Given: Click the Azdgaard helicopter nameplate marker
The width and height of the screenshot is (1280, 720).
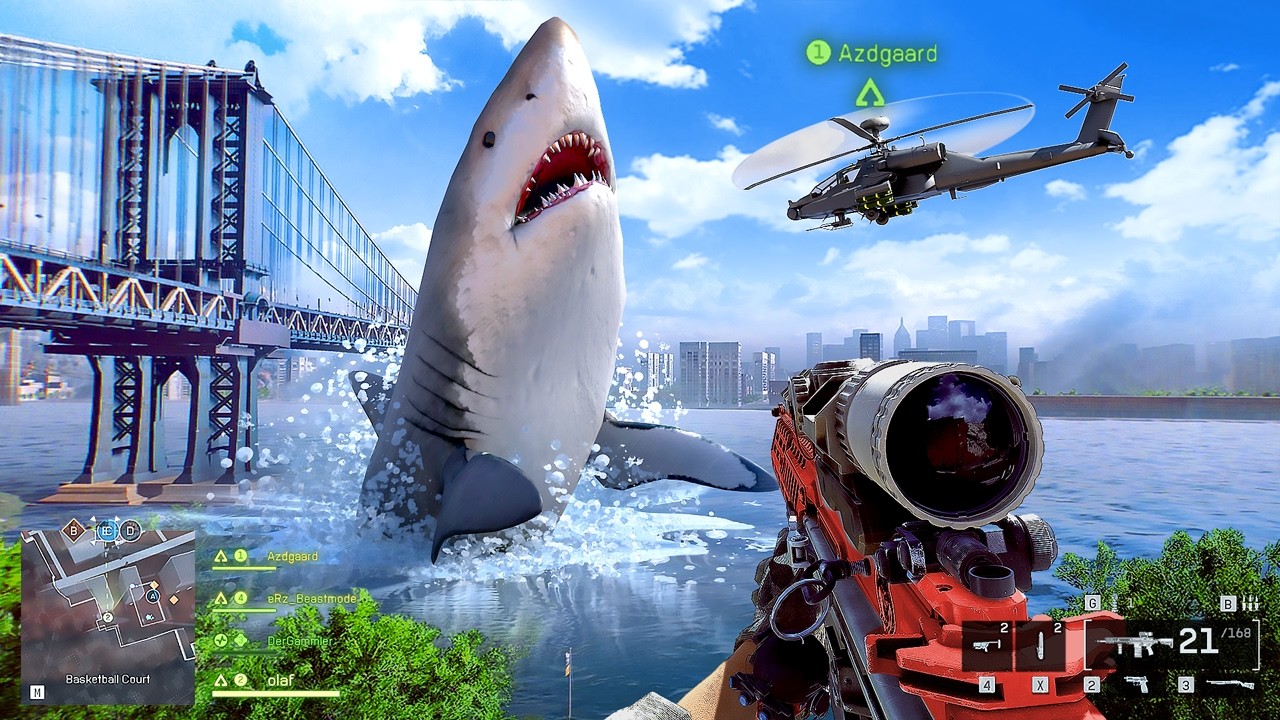Looking at the screenshot, I should [x=871, y=53].
